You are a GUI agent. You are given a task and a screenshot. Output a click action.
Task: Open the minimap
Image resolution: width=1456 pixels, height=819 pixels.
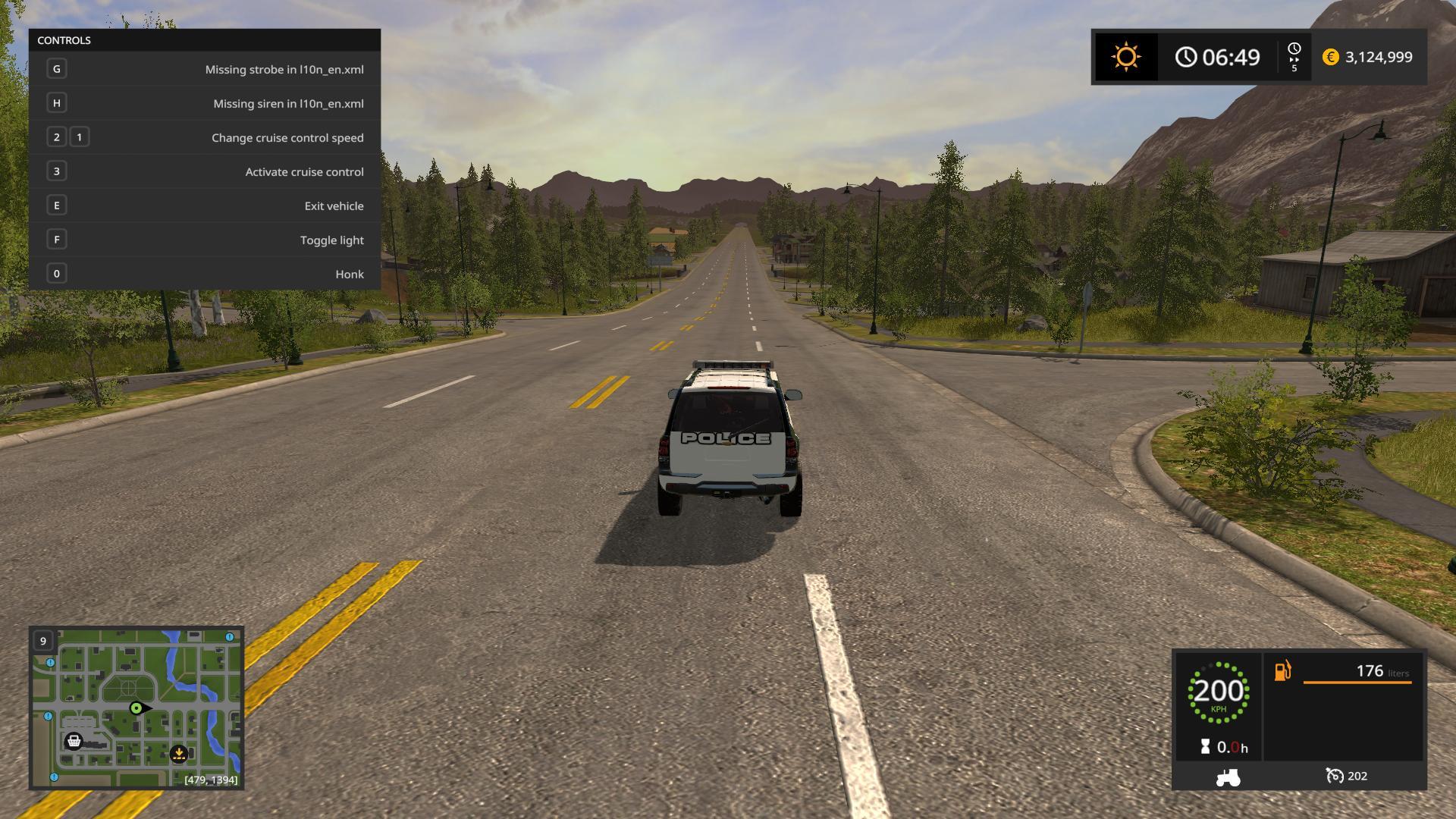[136, 708]
